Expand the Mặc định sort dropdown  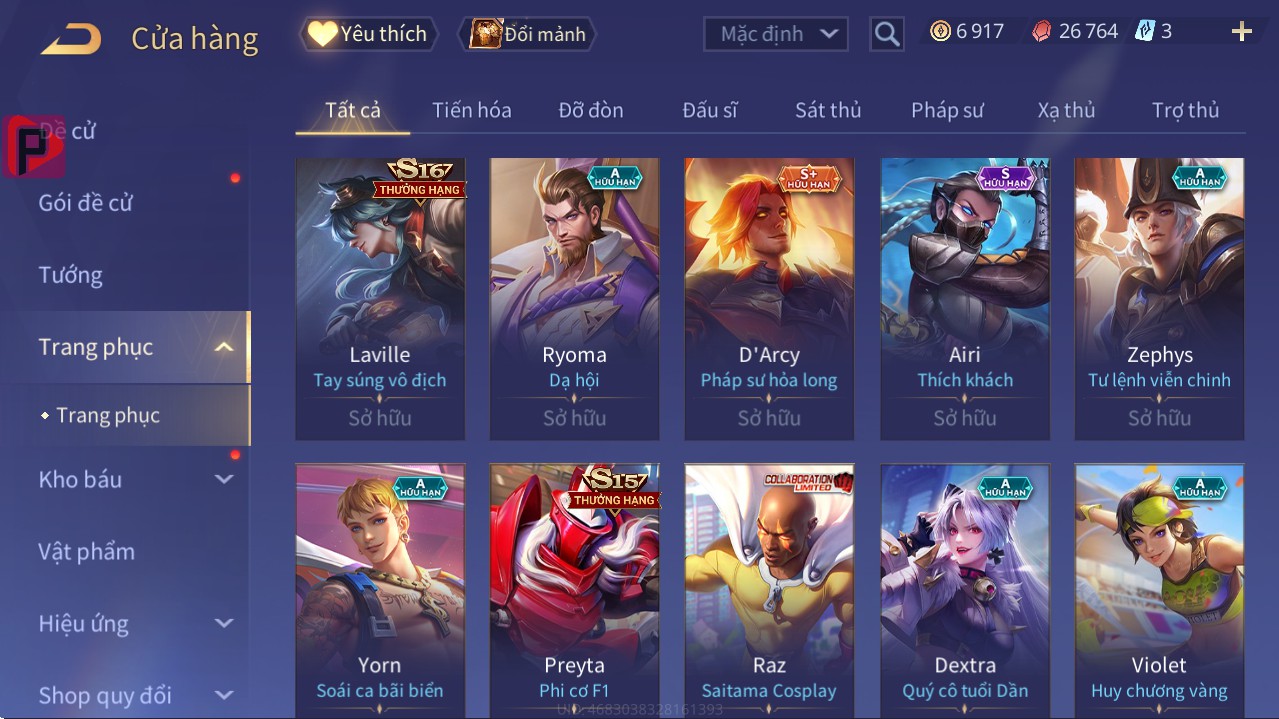pyautogui.click(x=776, y=34)
